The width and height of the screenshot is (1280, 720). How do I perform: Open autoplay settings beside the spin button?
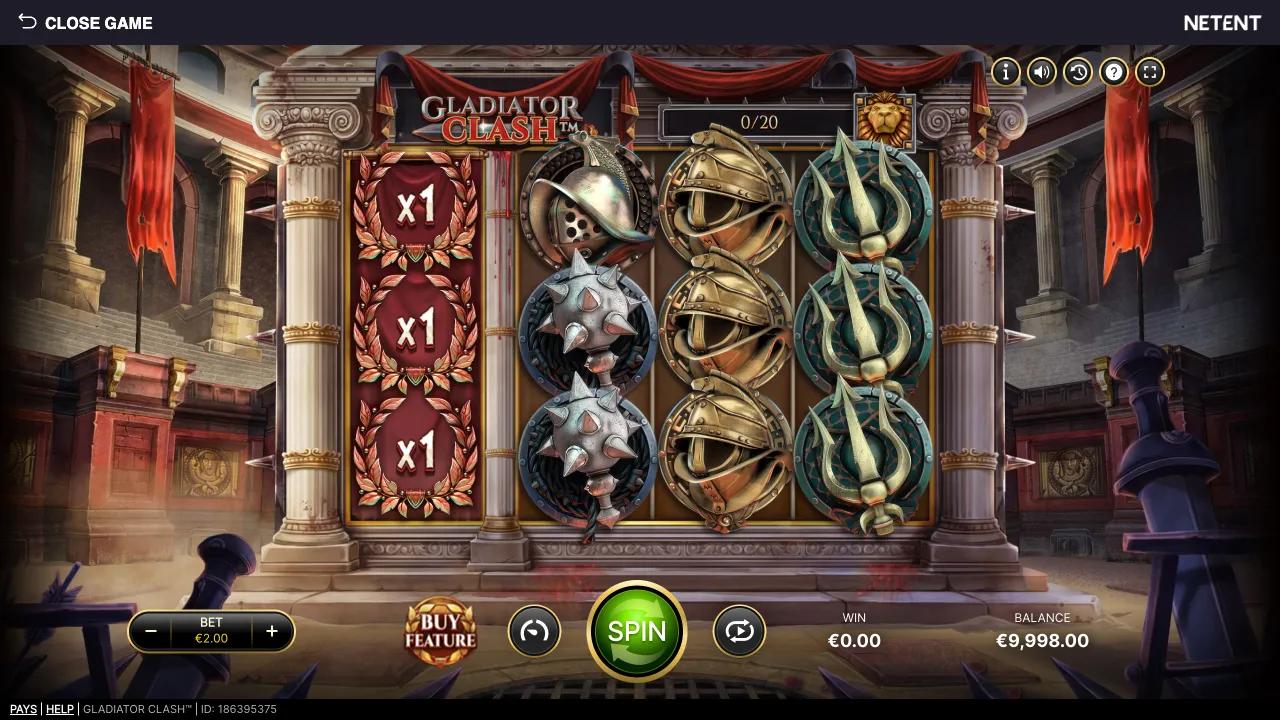(x=740, y=631)
